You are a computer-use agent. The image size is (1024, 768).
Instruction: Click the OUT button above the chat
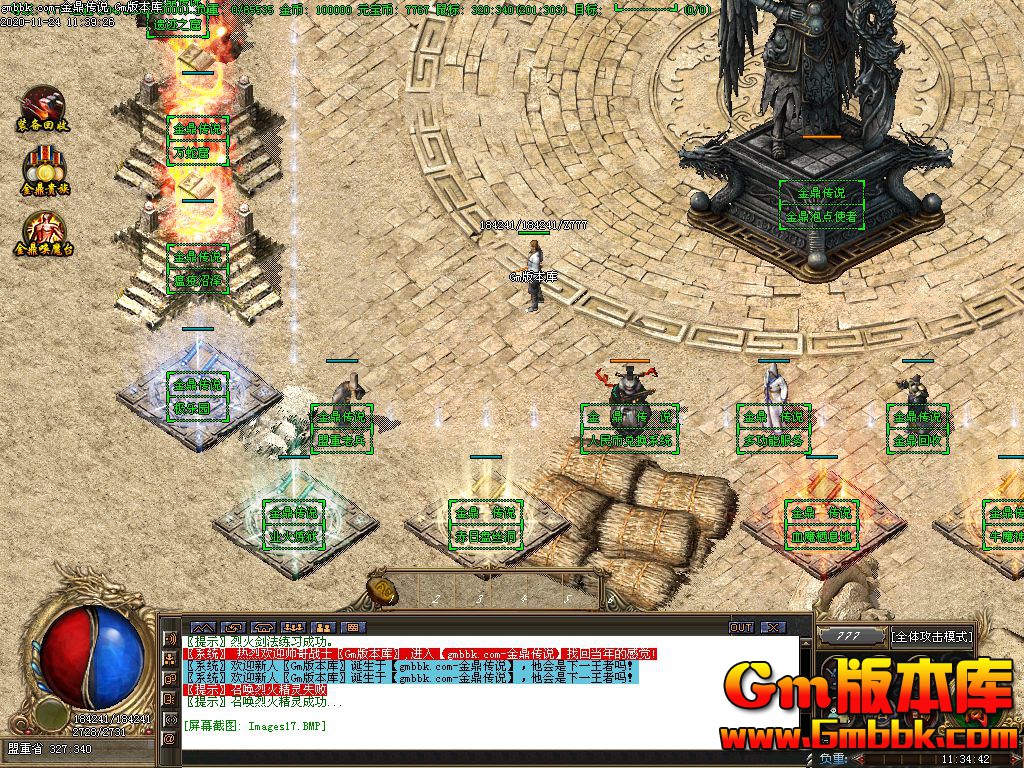click(x=741, y=627)
